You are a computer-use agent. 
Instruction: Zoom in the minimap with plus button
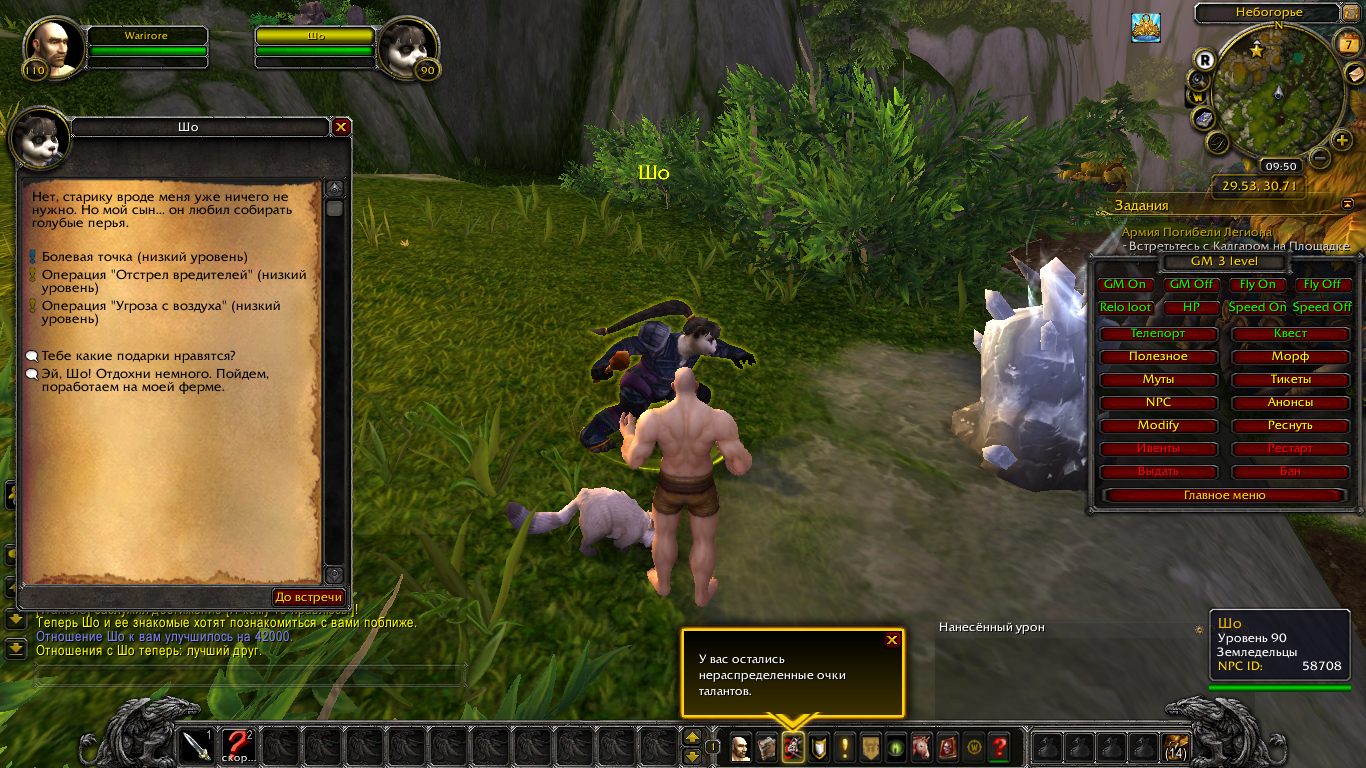pyautogui.click(x=1343, y=140)
